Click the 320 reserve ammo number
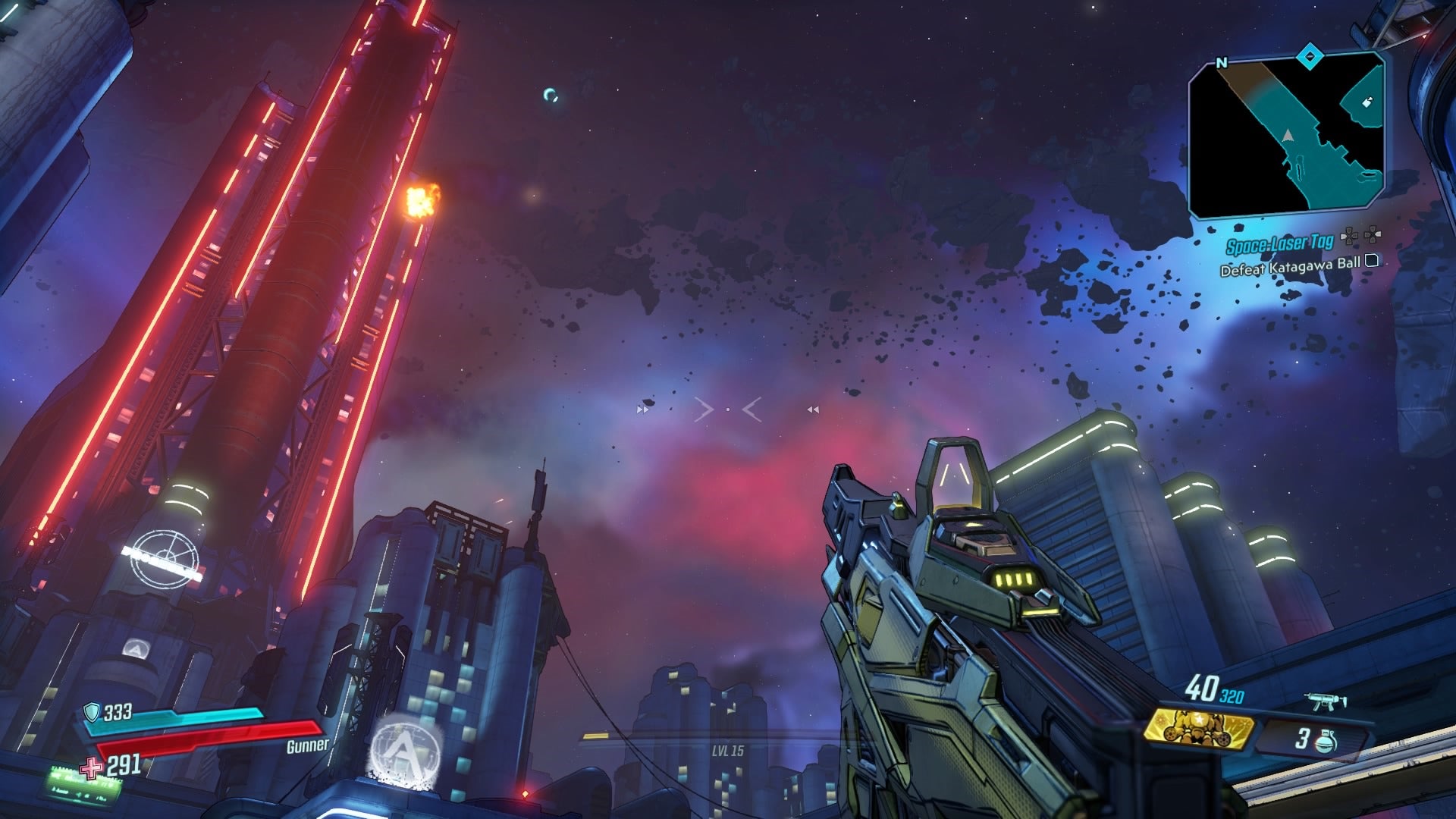The image size is (1456, 819). pos(1232,696)
